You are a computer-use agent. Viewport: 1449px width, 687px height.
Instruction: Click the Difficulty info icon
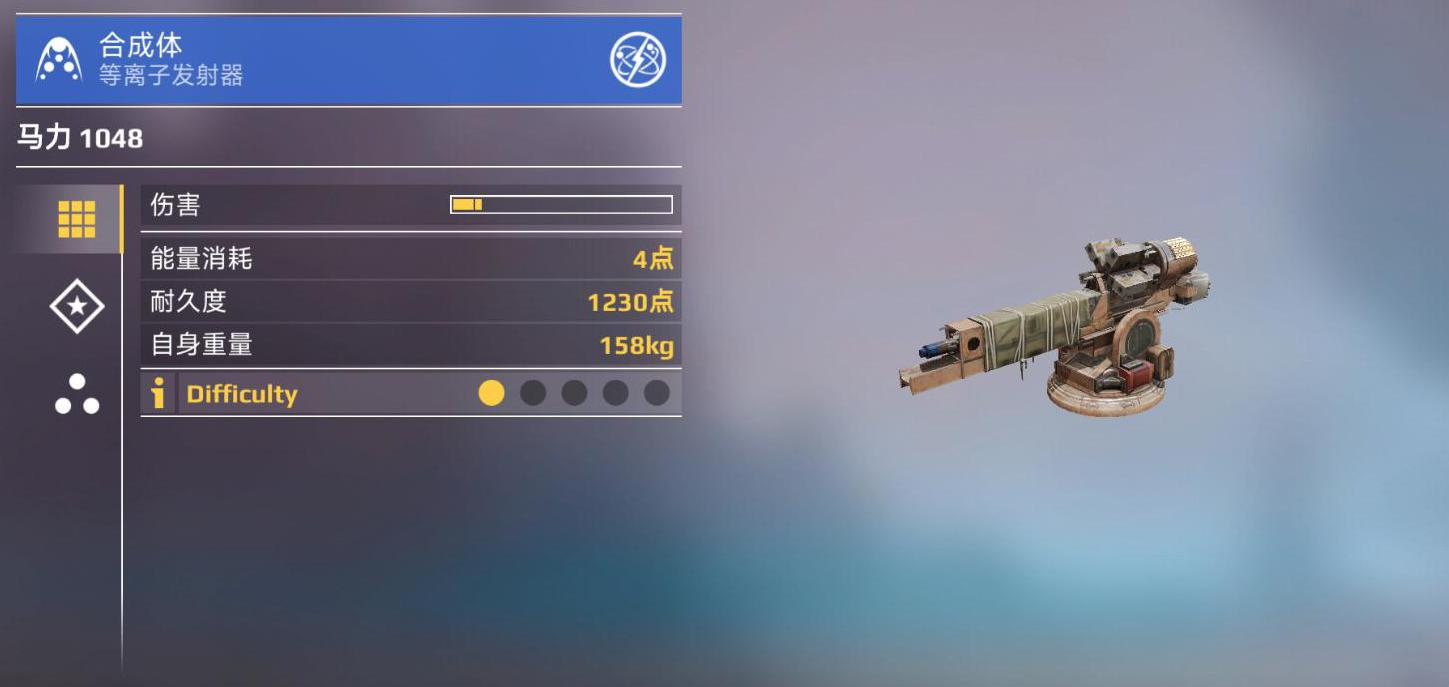(158, 393)
